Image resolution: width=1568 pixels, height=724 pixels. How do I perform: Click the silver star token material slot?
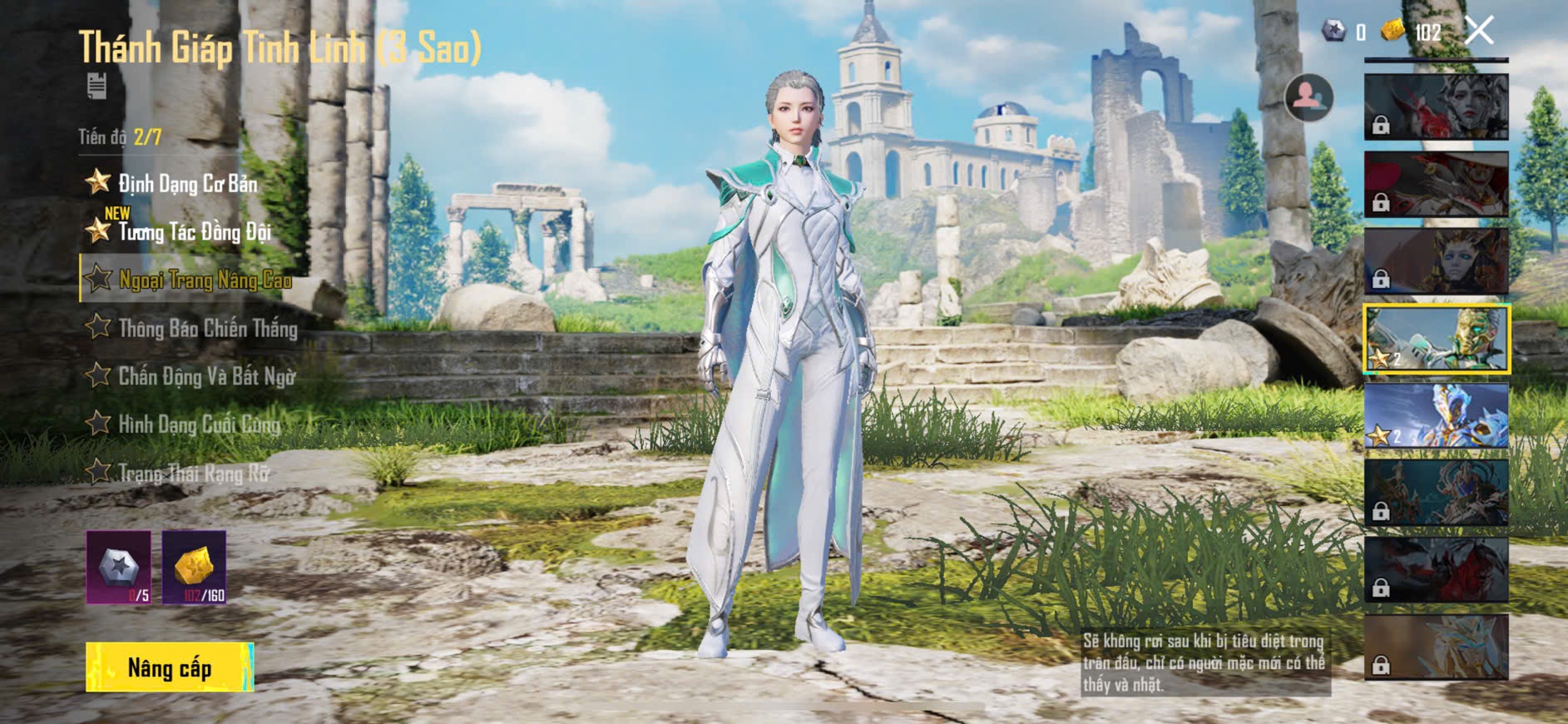coord(119,568)
